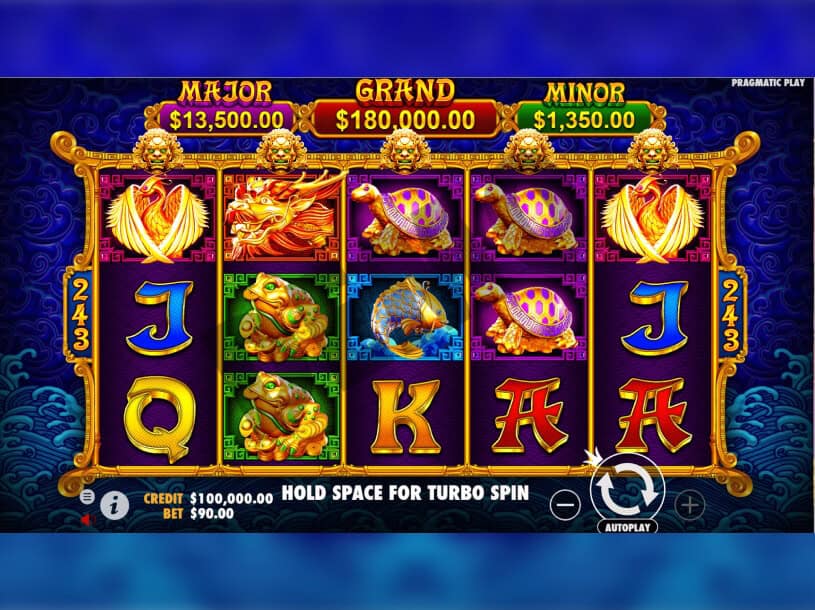The image size is (815, 610).
Task: Decrease the bet with the minus button
Action: click(565, 505)
